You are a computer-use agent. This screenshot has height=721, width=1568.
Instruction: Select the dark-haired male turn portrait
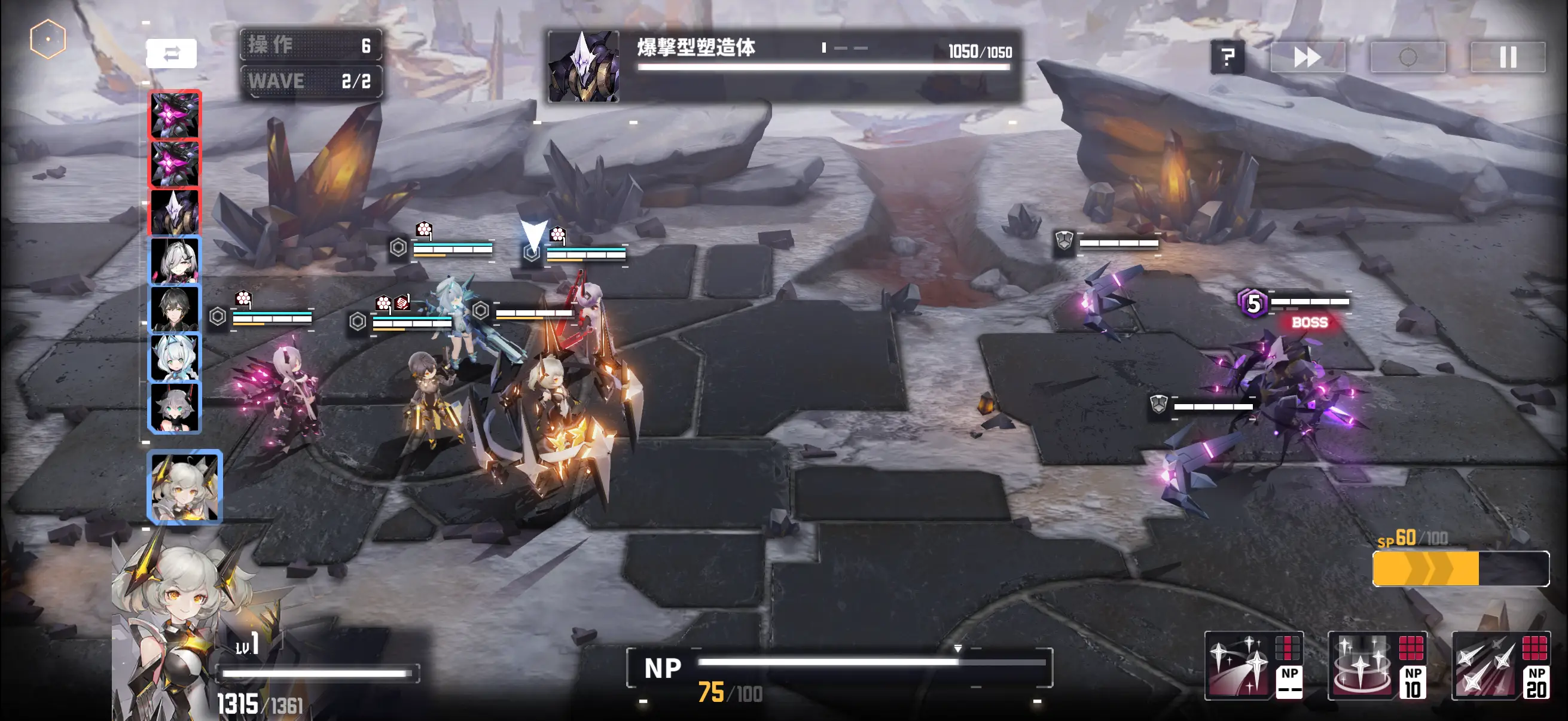click(175, 309)
